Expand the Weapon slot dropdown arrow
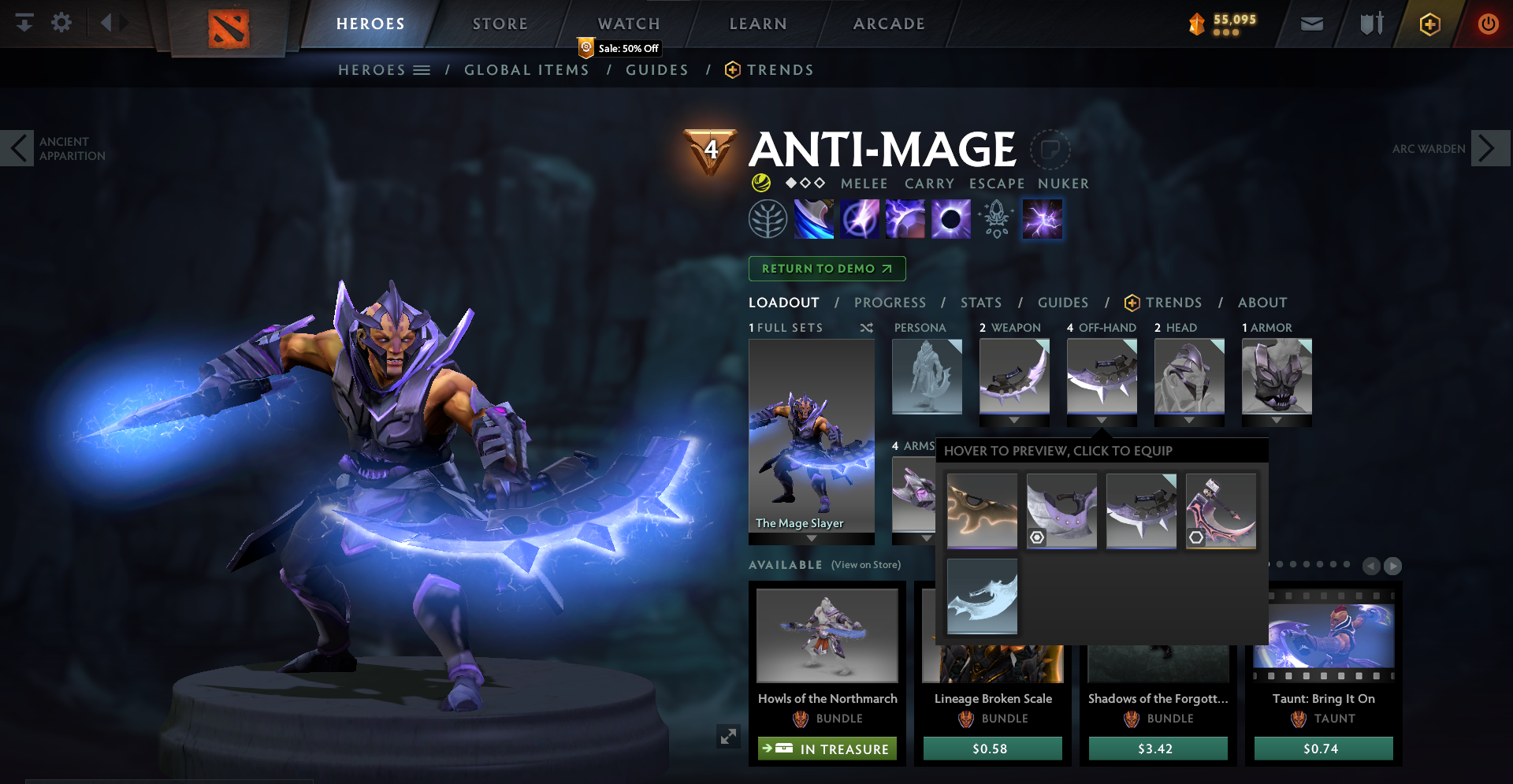This screenshot has height=784, width=1513. (x=1013, y=420)
